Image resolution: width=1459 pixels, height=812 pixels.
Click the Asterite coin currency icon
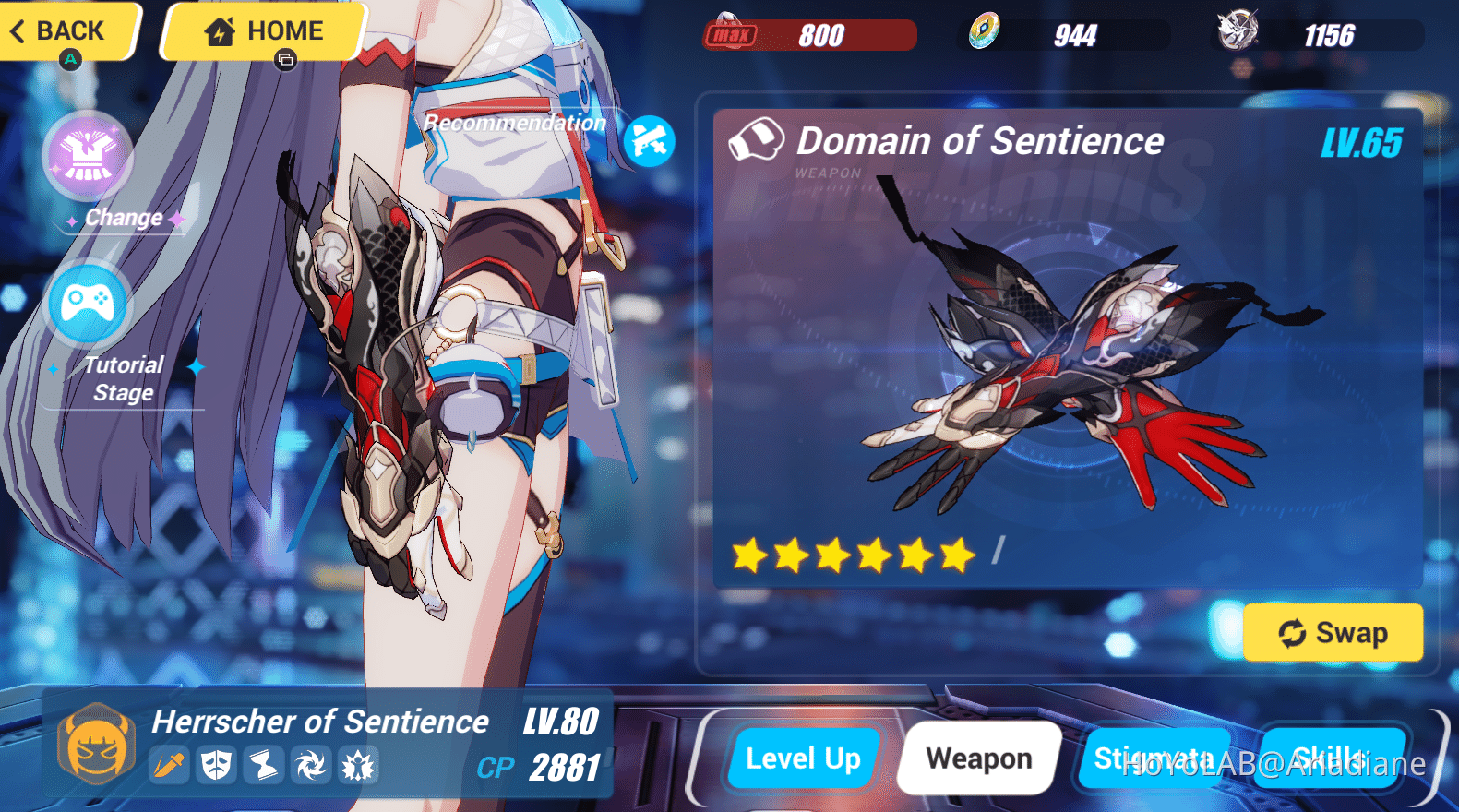[987, 30]
